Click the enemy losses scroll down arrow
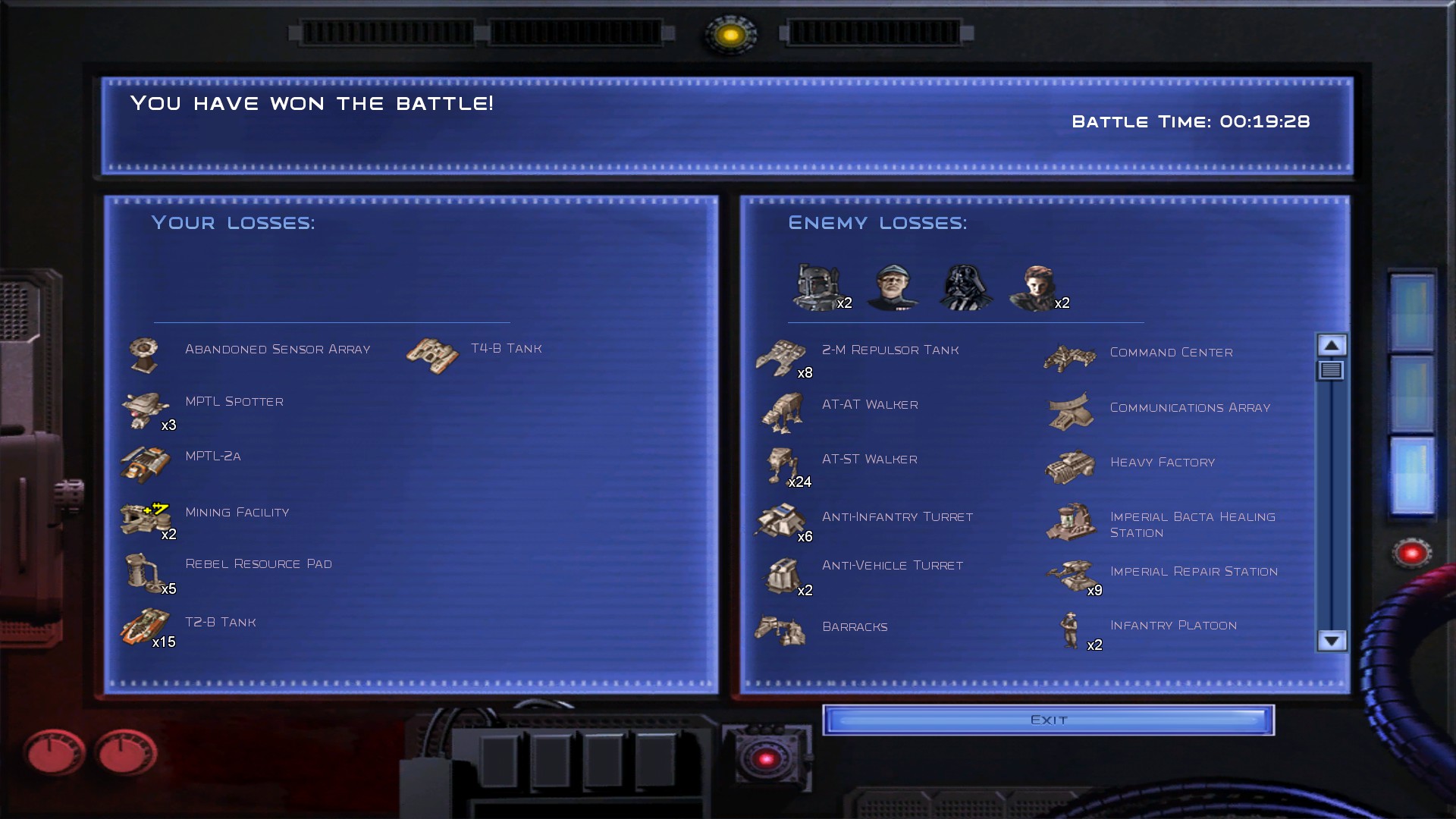The image size is (1456, 819). pos(1332,641)
